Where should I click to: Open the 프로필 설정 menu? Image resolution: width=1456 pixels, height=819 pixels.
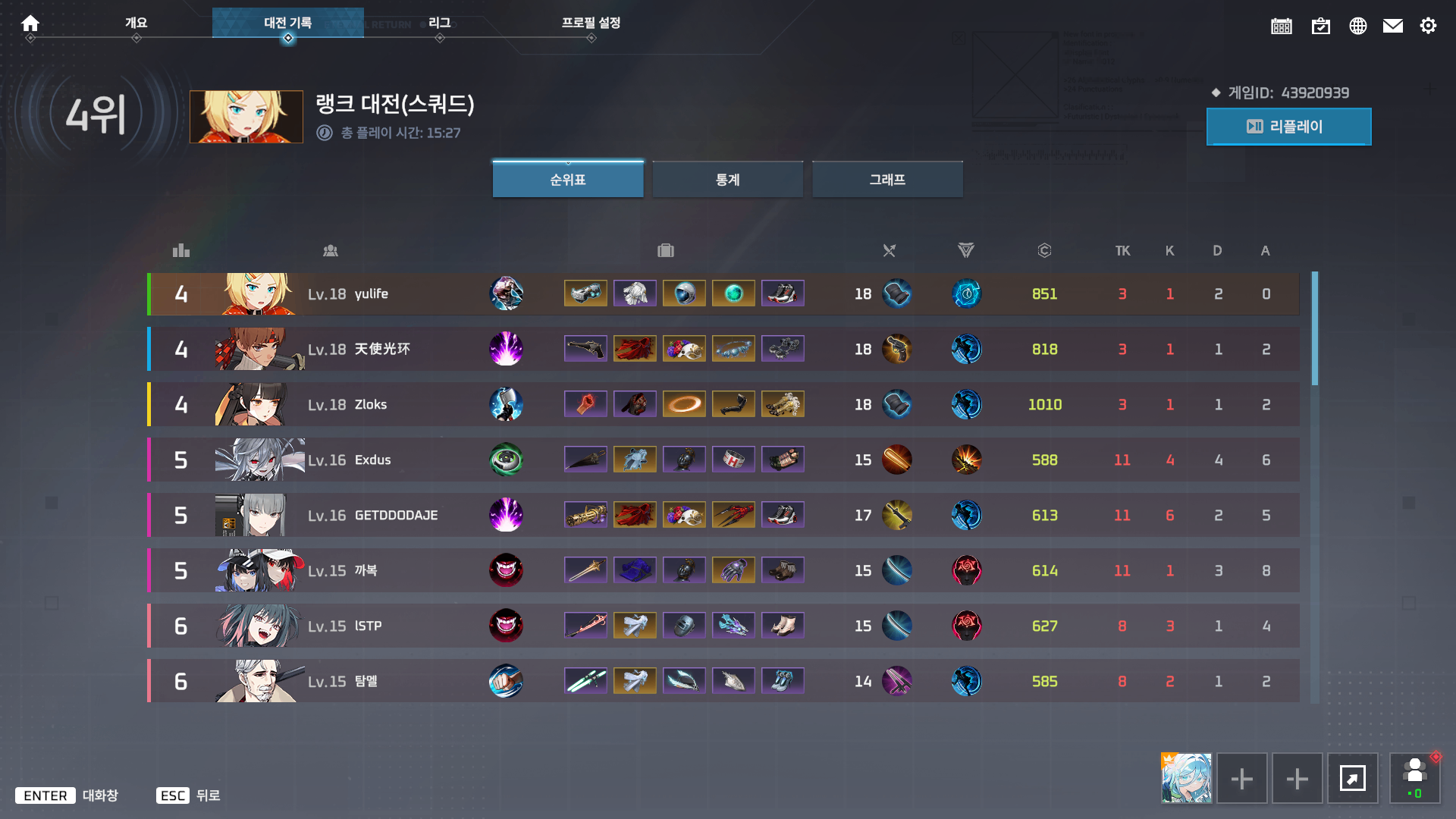591,23
